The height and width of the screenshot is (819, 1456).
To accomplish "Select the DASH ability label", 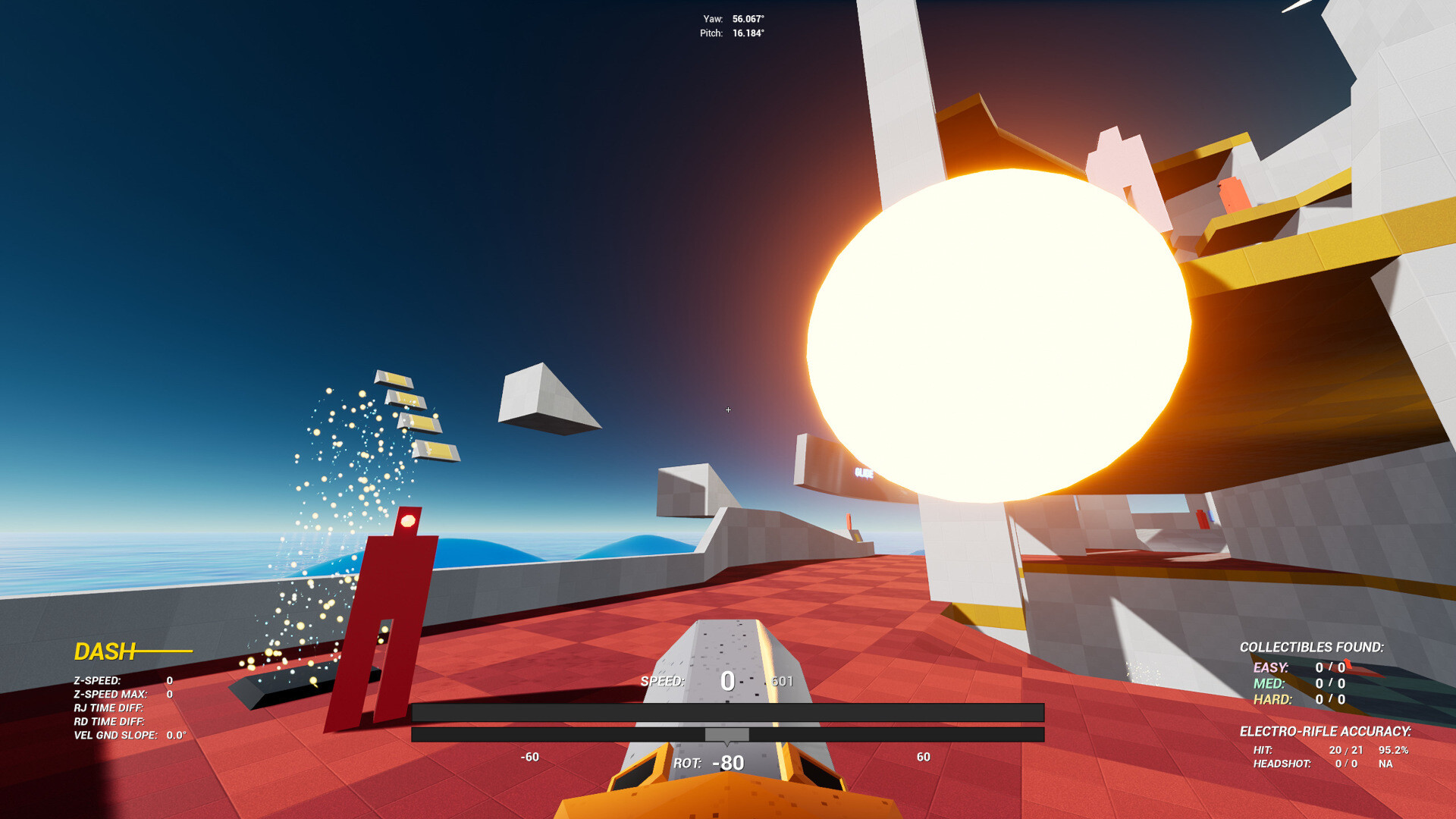I will coord(106,651).
